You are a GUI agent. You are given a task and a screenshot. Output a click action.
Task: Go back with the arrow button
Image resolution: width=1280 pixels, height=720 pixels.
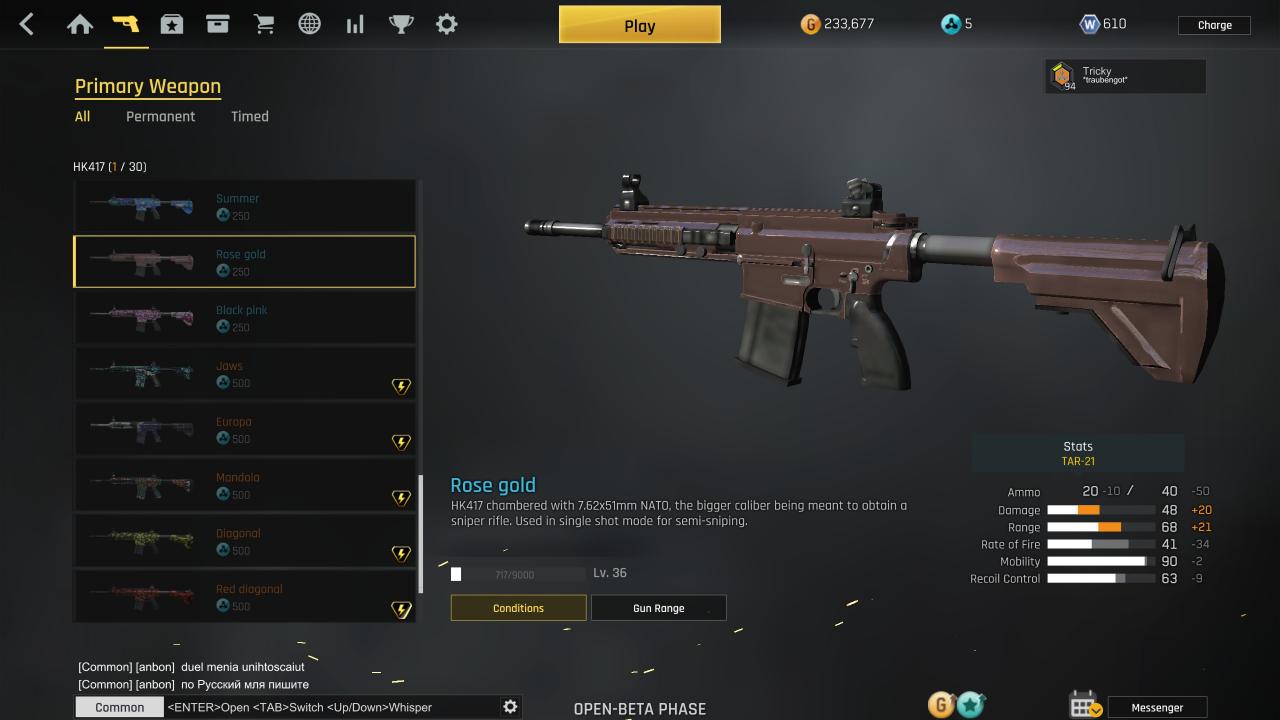27,24
